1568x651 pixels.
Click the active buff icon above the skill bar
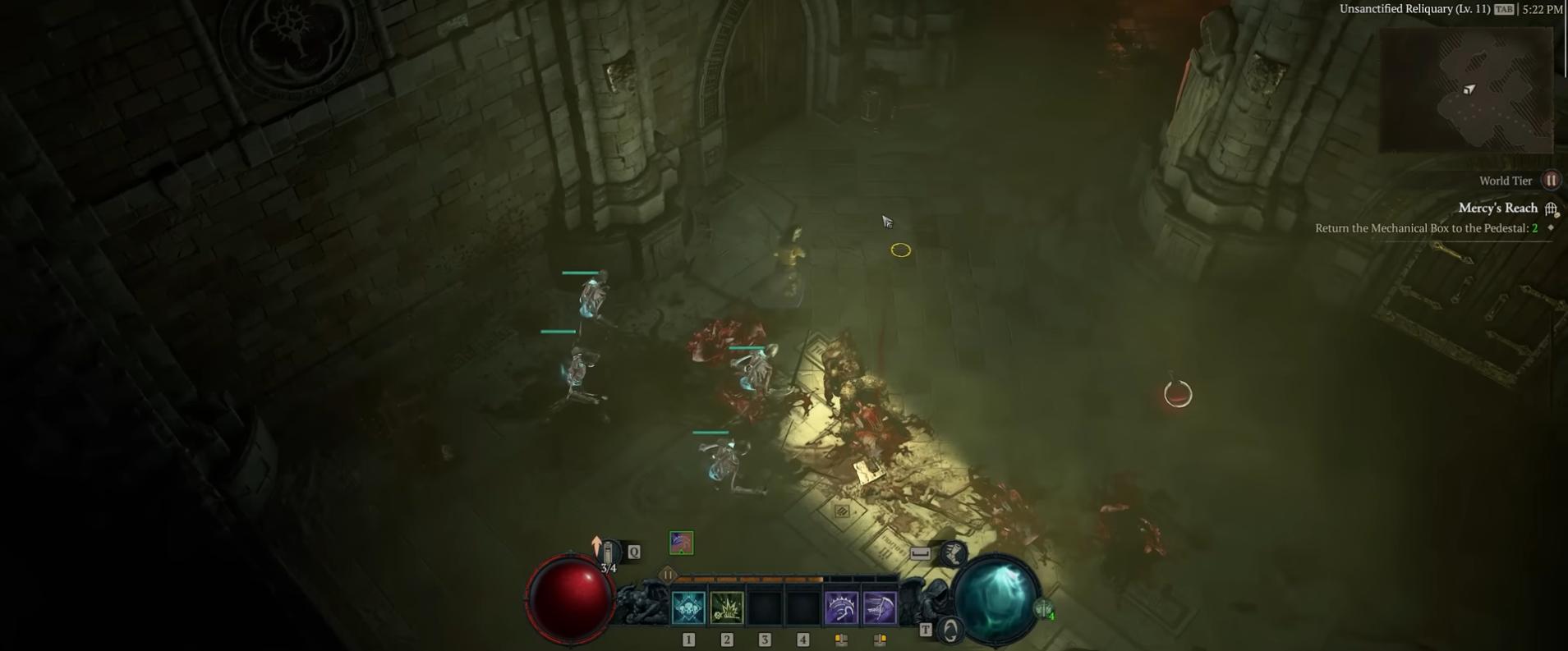point(681,543)
